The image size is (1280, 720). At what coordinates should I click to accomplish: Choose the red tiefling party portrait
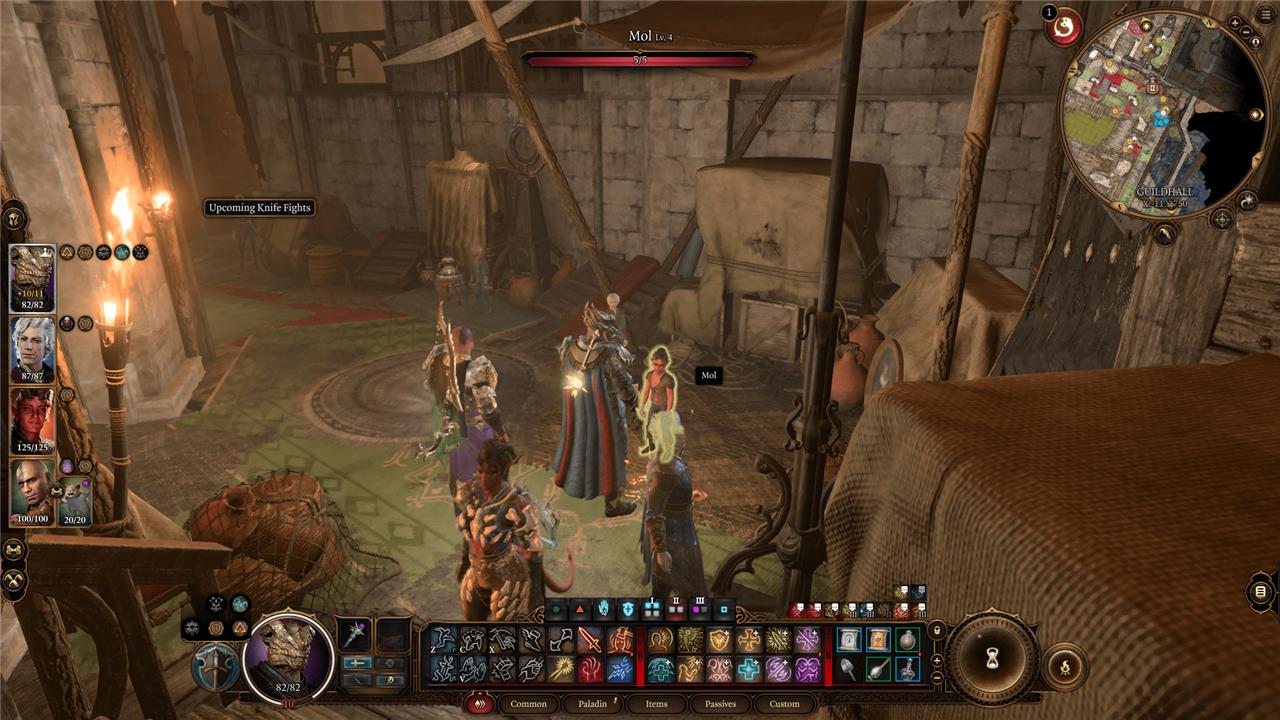(32, 420)
